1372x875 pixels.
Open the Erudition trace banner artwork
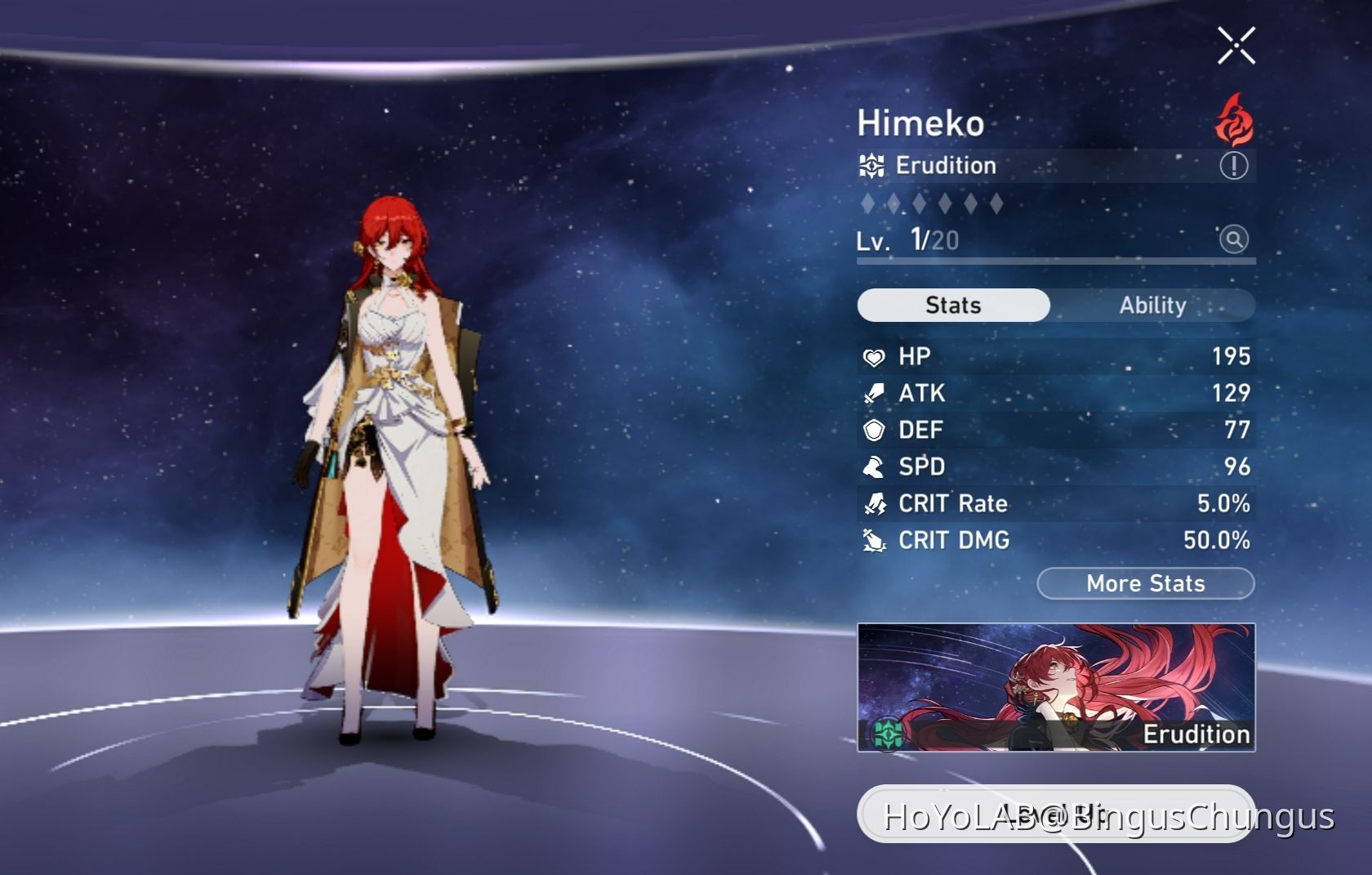(1053, 678)
